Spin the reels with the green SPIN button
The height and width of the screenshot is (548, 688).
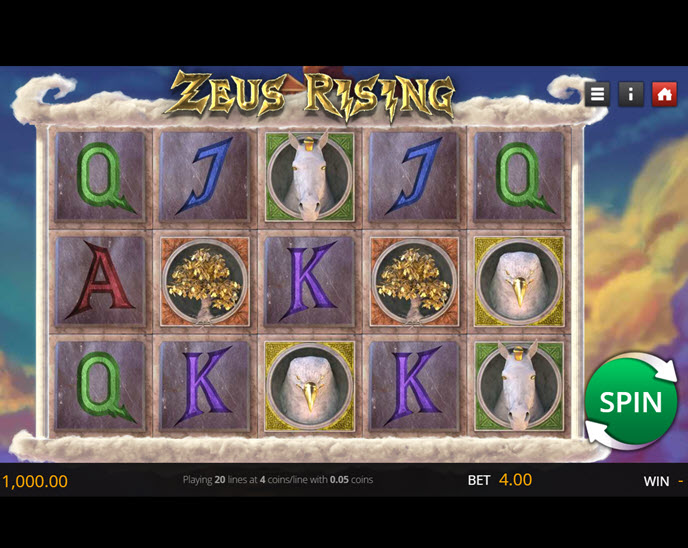[631, 401]
